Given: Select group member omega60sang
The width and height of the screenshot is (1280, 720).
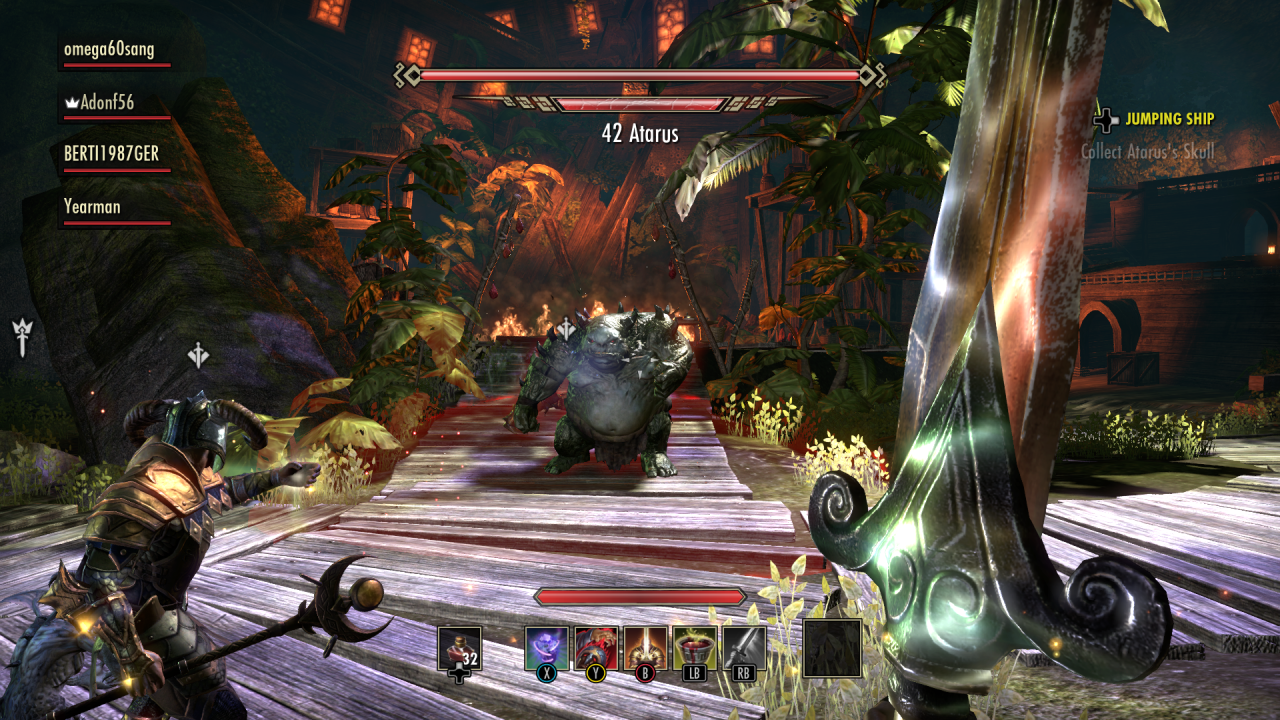Looking at the screenshot, I should [x=109, y=50].
